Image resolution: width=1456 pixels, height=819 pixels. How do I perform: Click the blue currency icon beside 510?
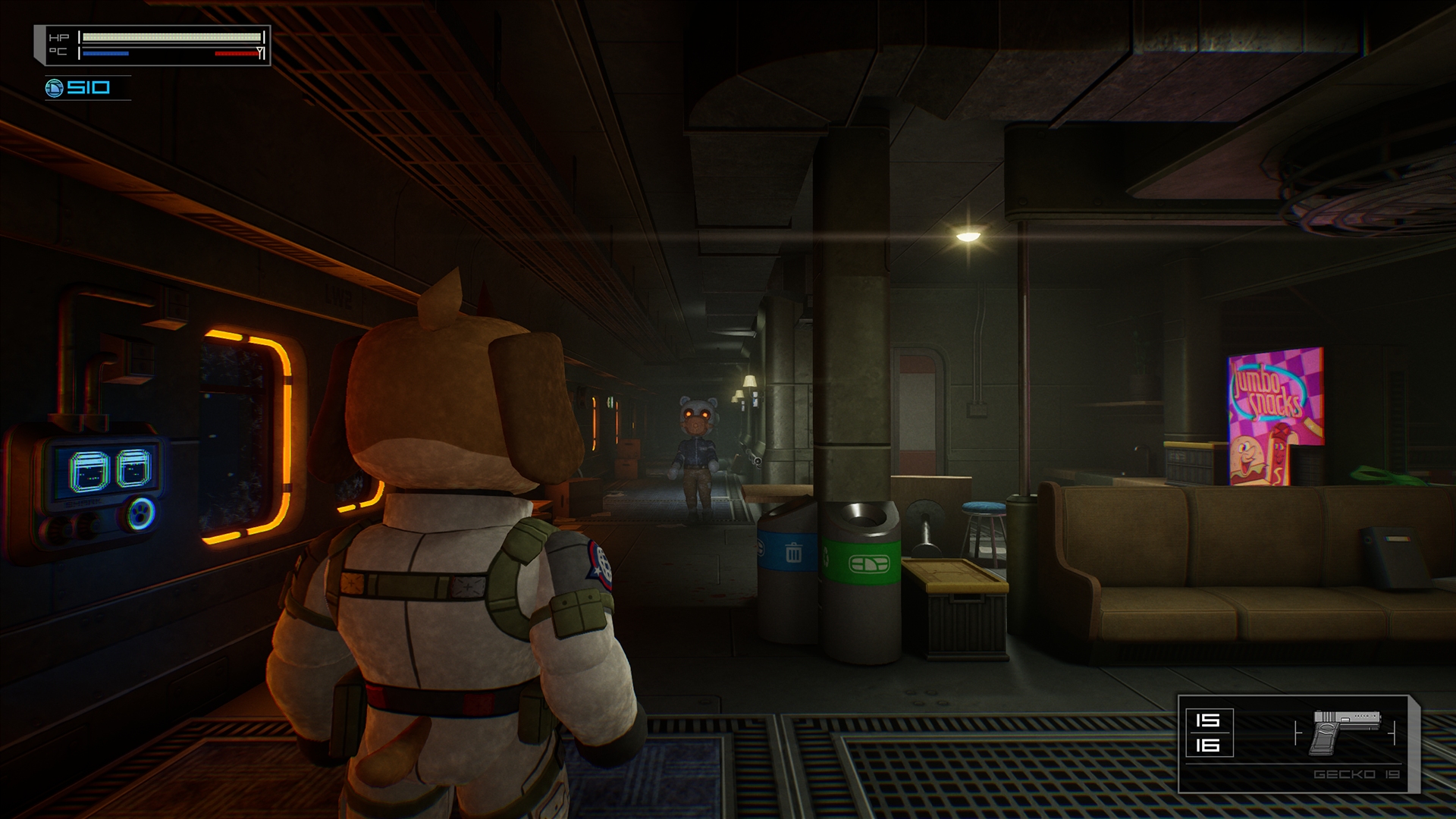55,89
